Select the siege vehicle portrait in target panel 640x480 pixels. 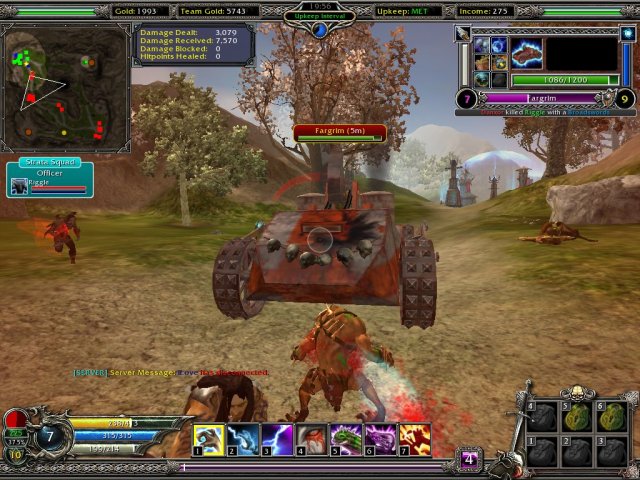(x=526, y=52)
